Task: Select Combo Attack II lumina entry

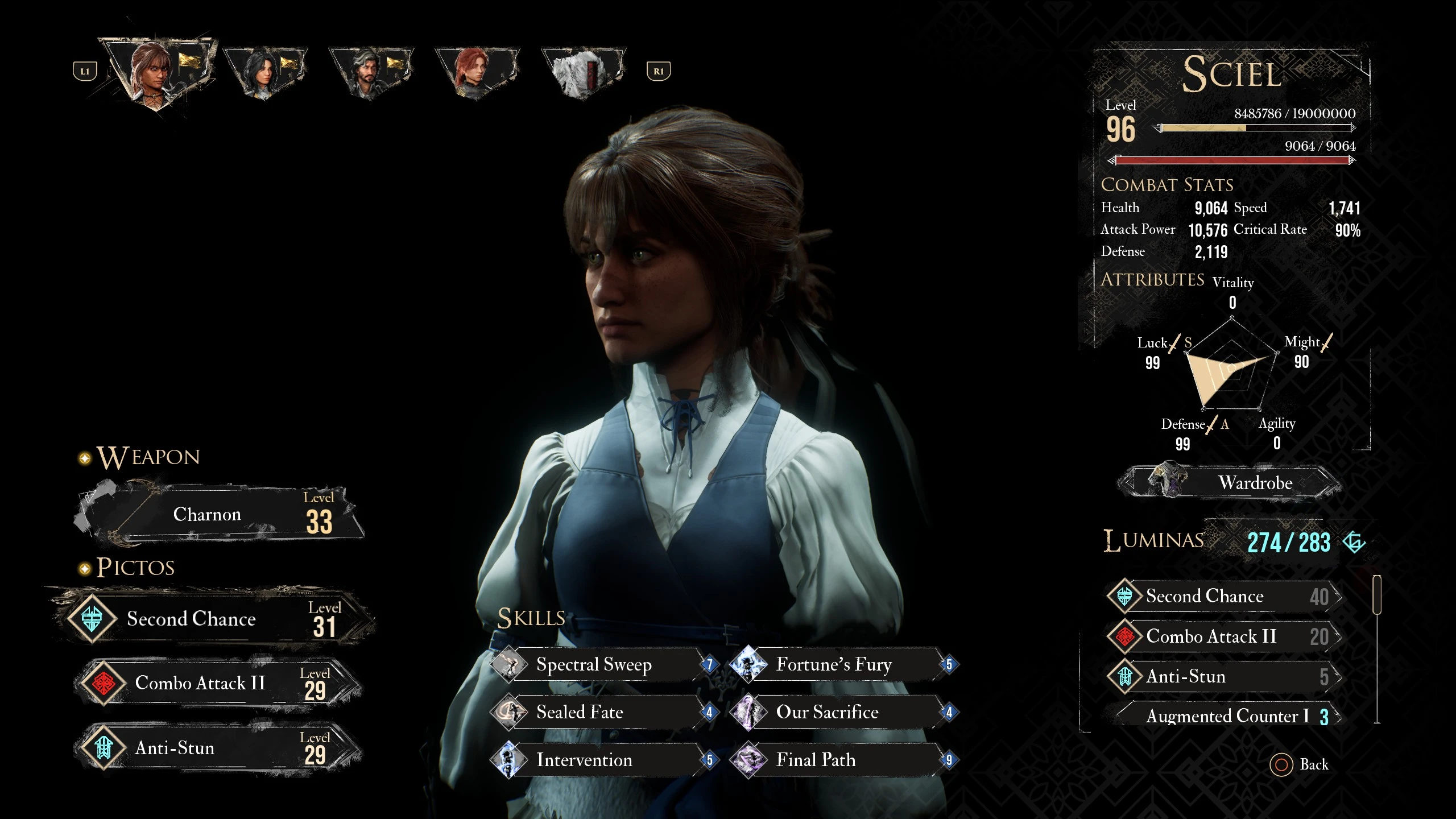Action: point(1223,636)
